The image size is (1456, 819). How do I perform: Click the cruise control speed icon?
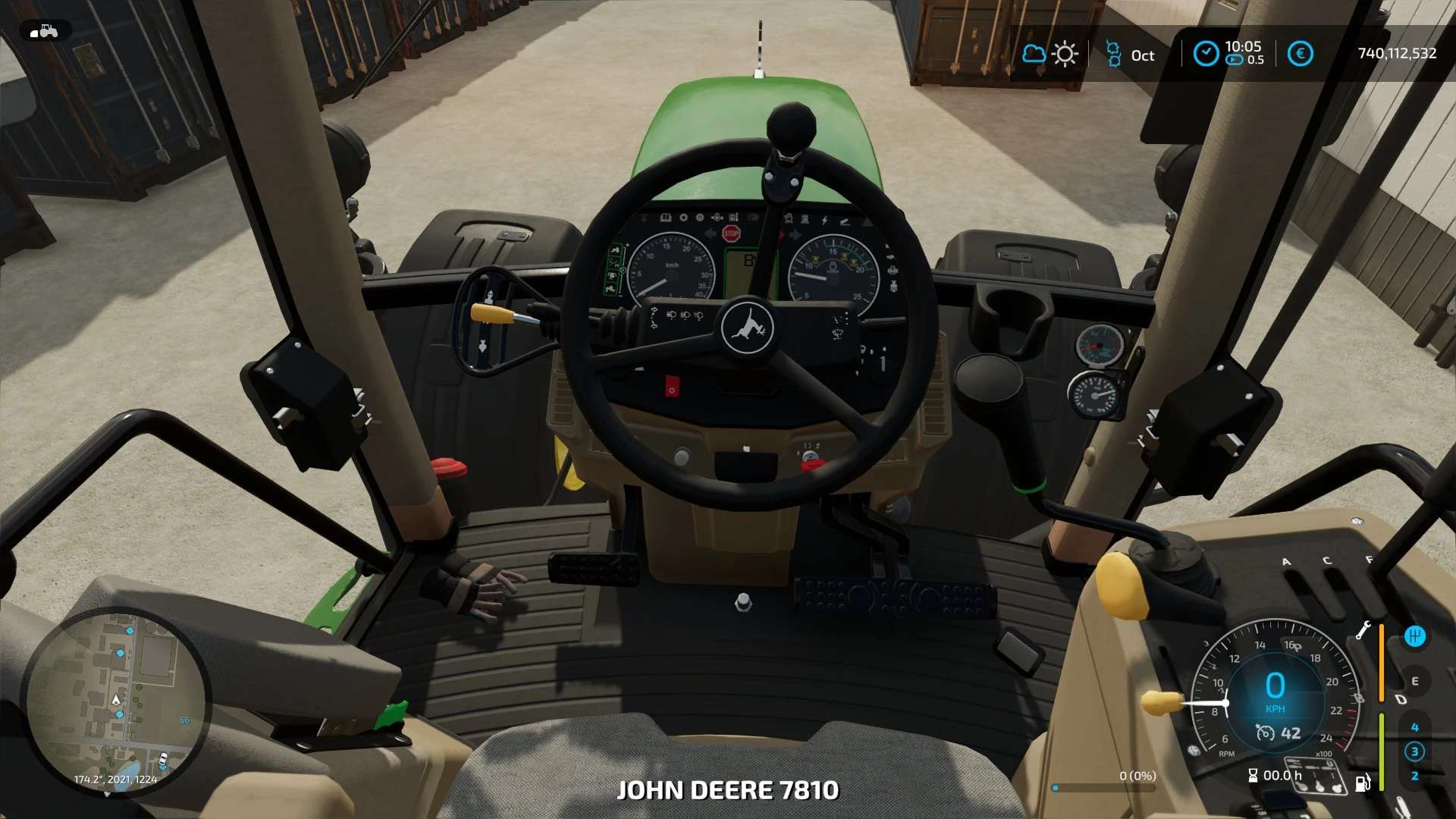click(1265, 733)
